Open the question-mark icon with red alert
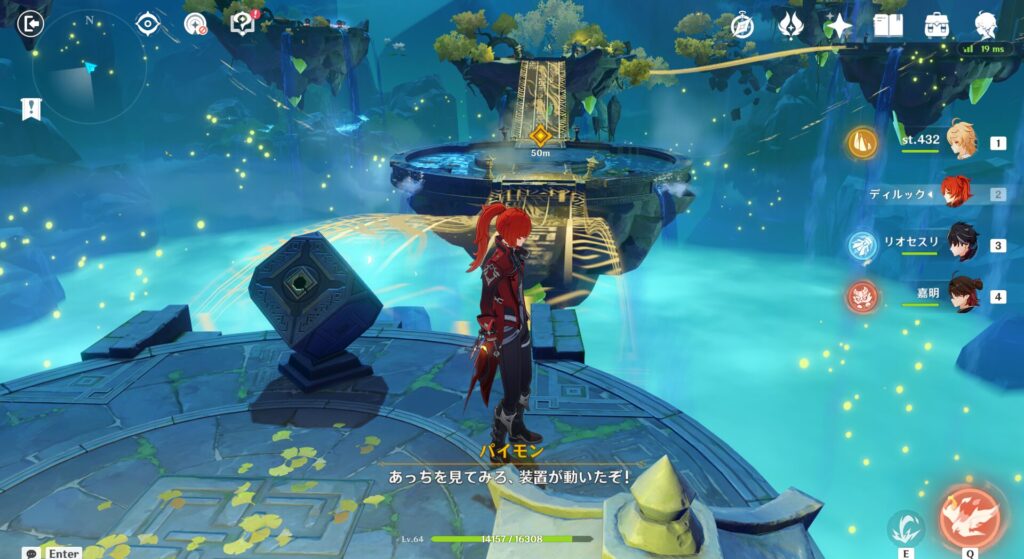This screenshot has height=559, width=1024. 243,23
